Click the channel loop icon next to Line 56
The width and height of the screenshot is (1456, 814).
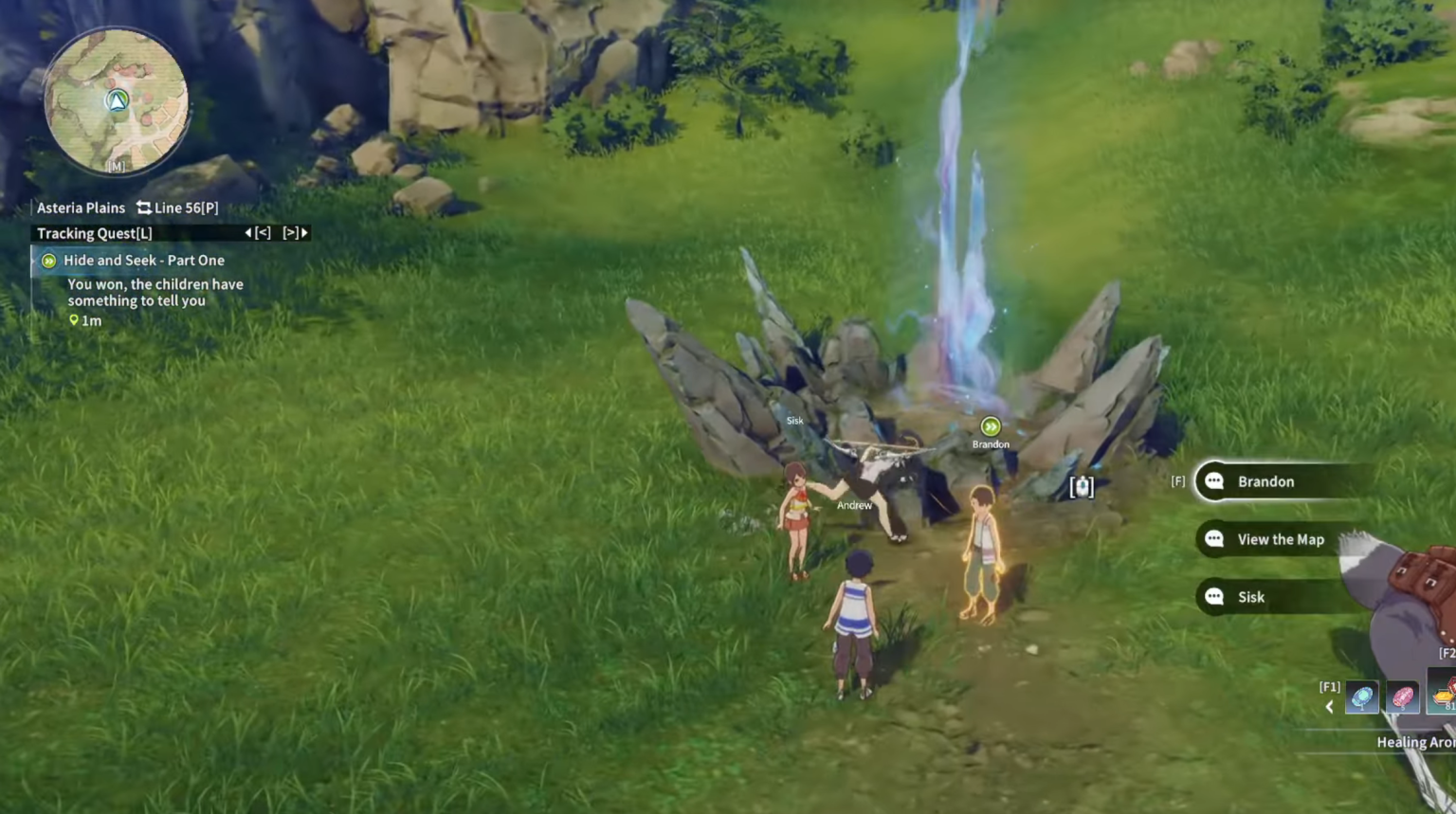click(x=144, y=208)
